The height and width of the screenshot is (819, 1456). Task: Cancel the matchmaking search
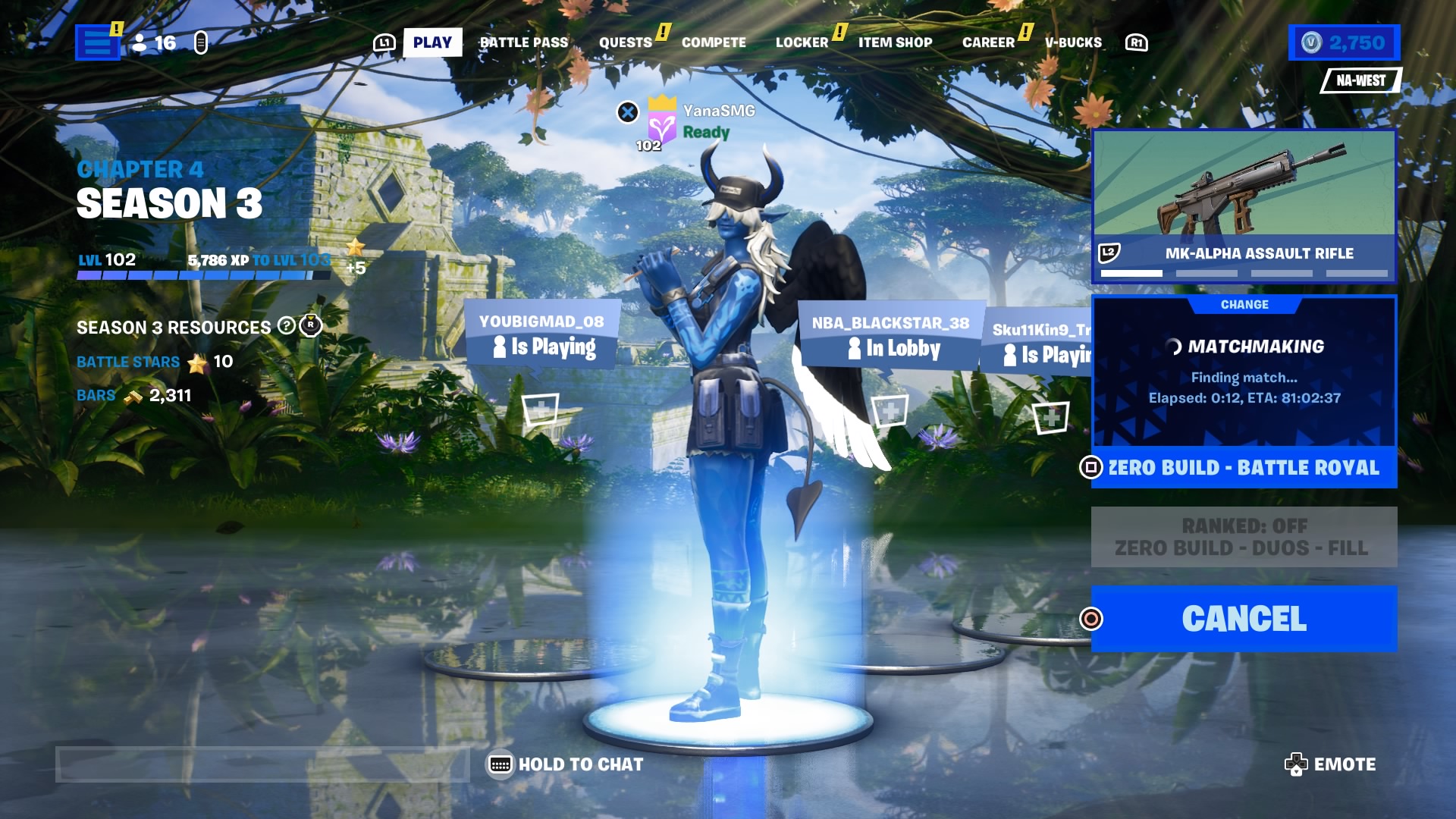click(1244, 618)
